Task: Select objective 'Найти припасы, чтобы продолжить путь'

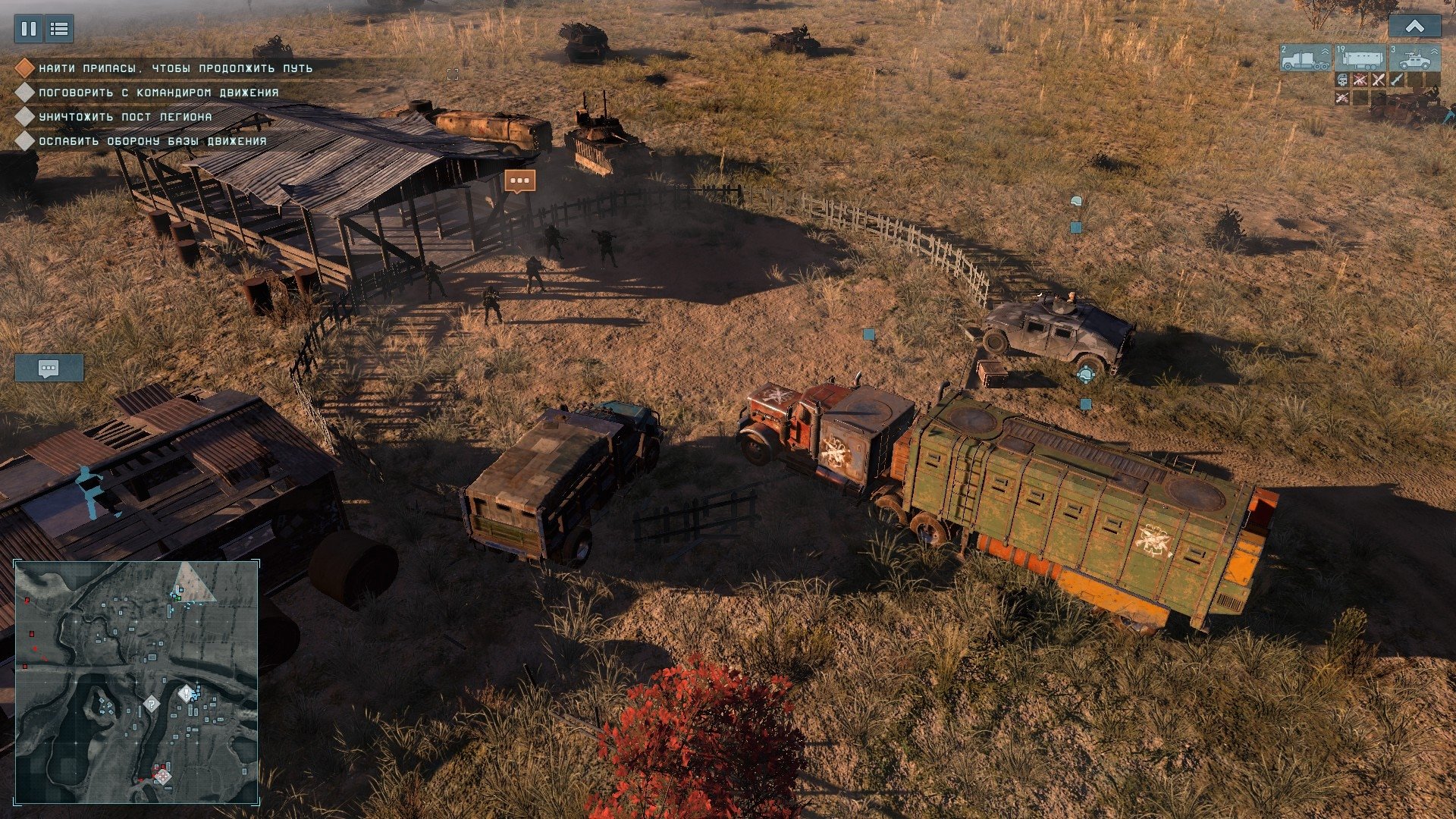Action: tap(175, 68)
